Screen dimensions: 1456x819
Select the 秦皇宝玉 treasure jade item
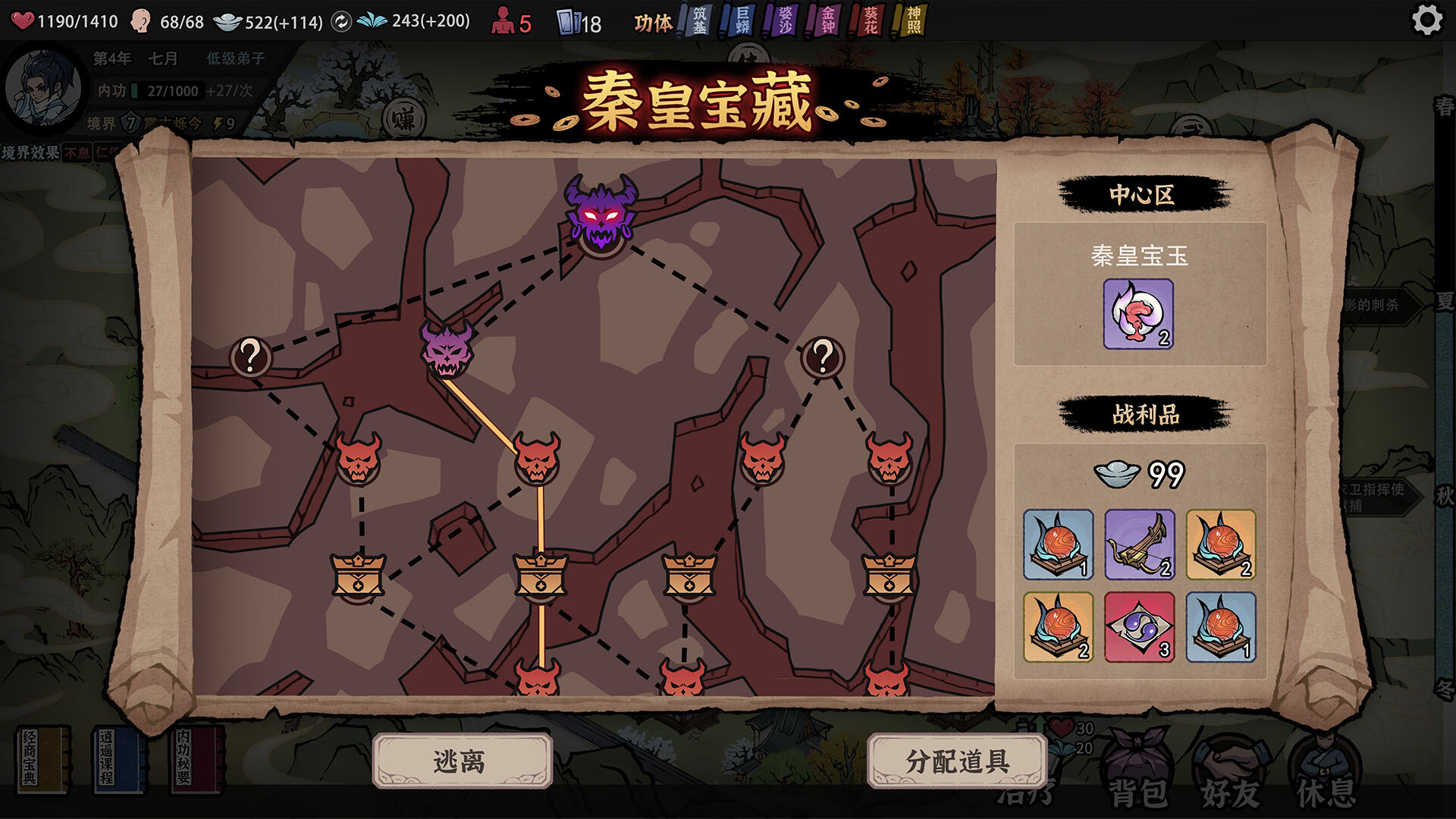pyautogui.click(x=1139, y=315)
